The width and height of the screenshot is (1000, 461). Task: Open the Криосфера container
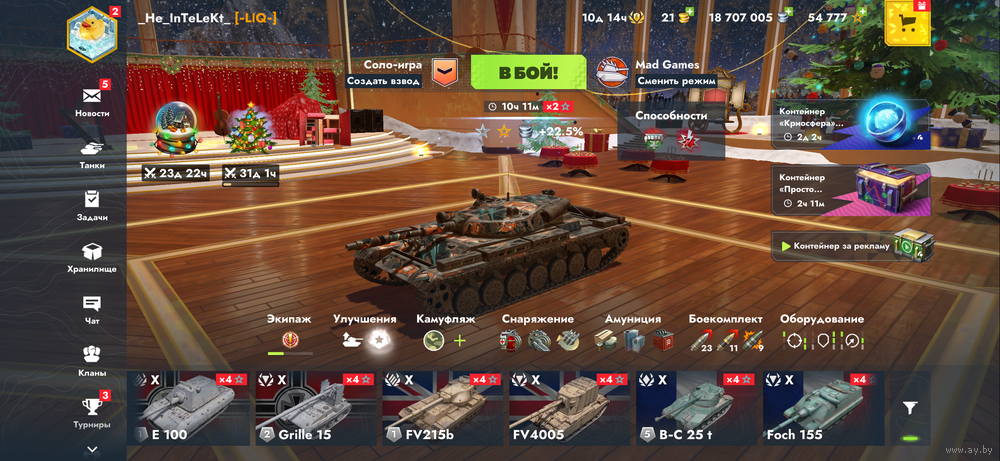(851, 123)
